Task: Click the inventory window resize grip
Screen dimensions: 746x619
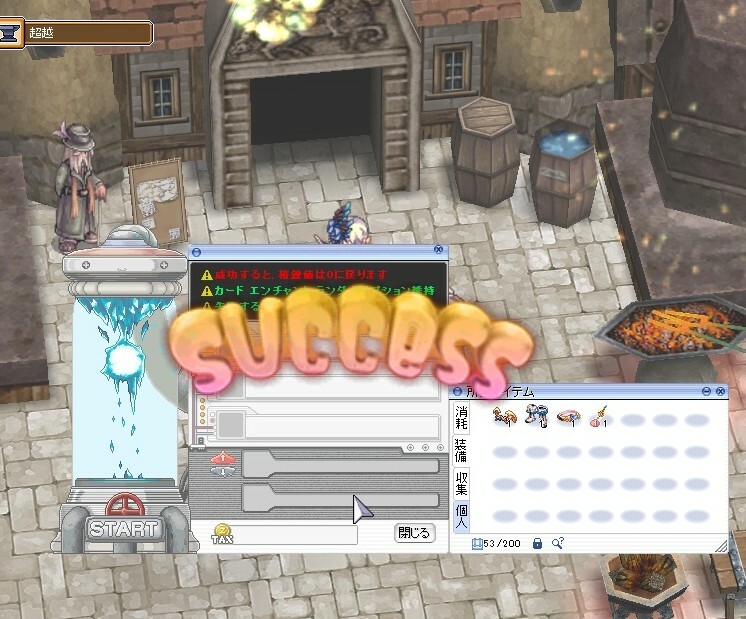Action: (x=719, y=545)
